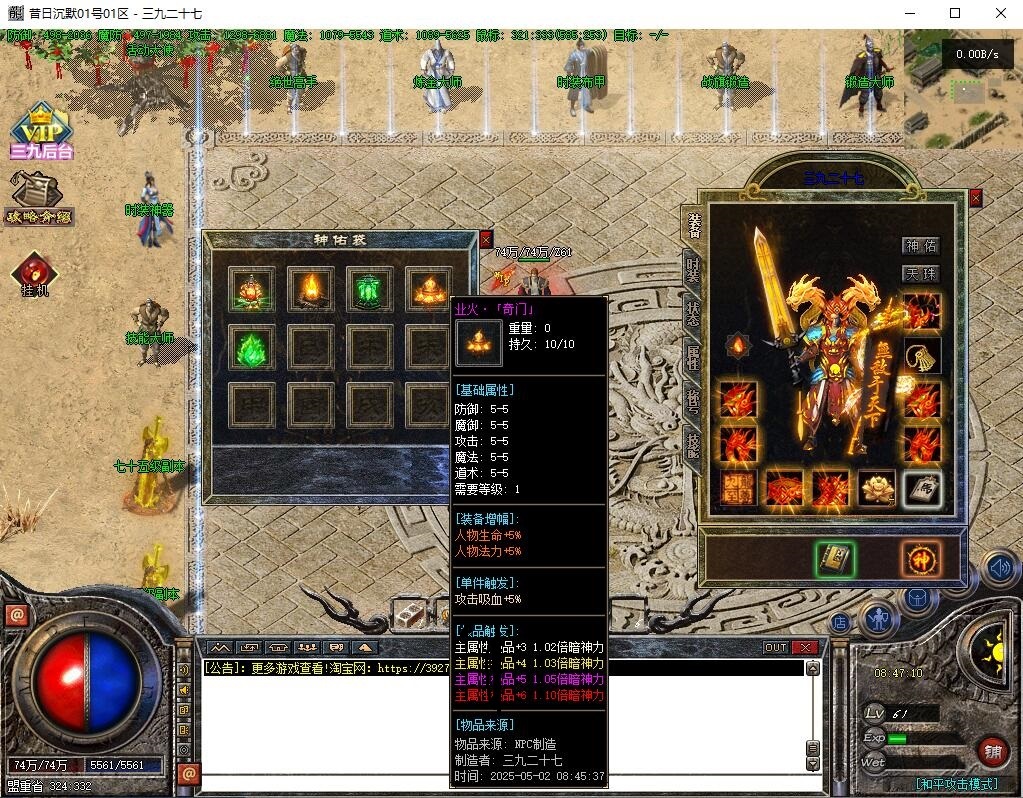Choose the lotus flame item in 神佑袋
The height and width of the screenshot is (798, 1023).
pyautogui.click(x=251, y=290)
